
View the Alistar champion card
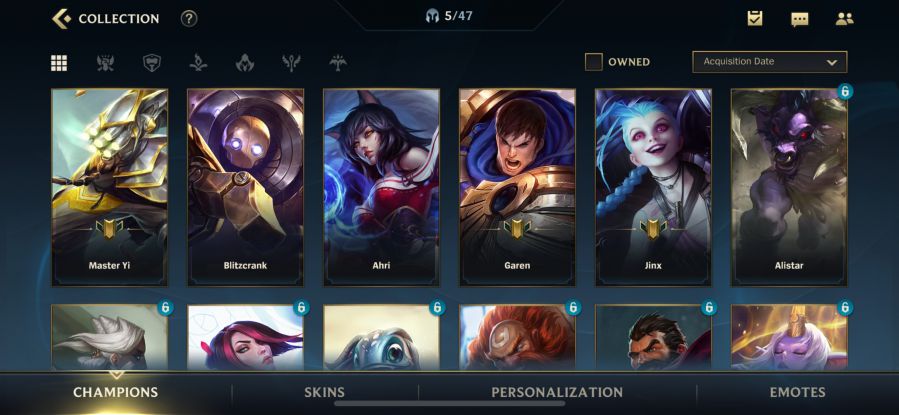[x=789, y=187]
